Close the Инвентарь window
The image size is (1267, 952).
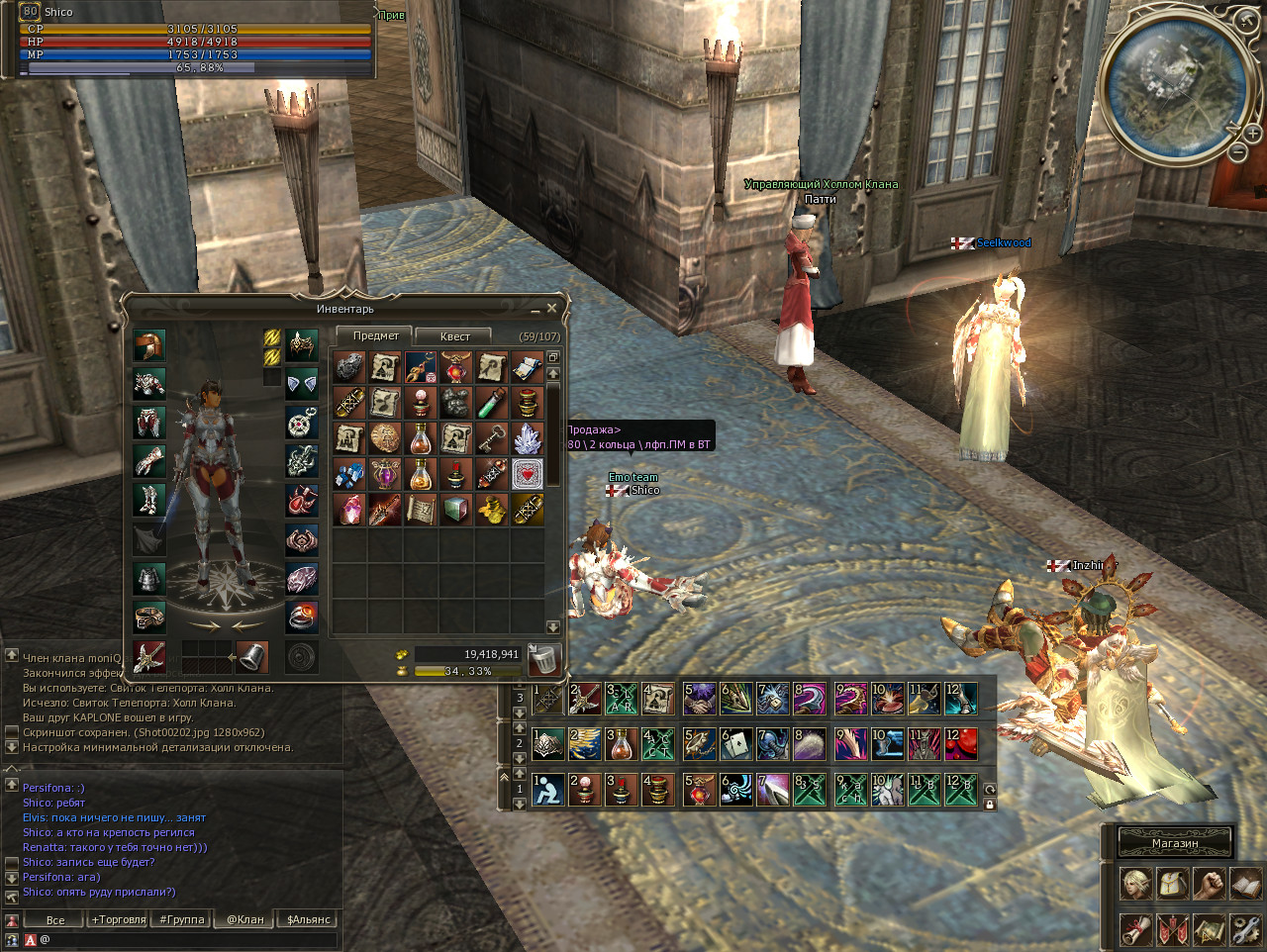tap(551, 309)
